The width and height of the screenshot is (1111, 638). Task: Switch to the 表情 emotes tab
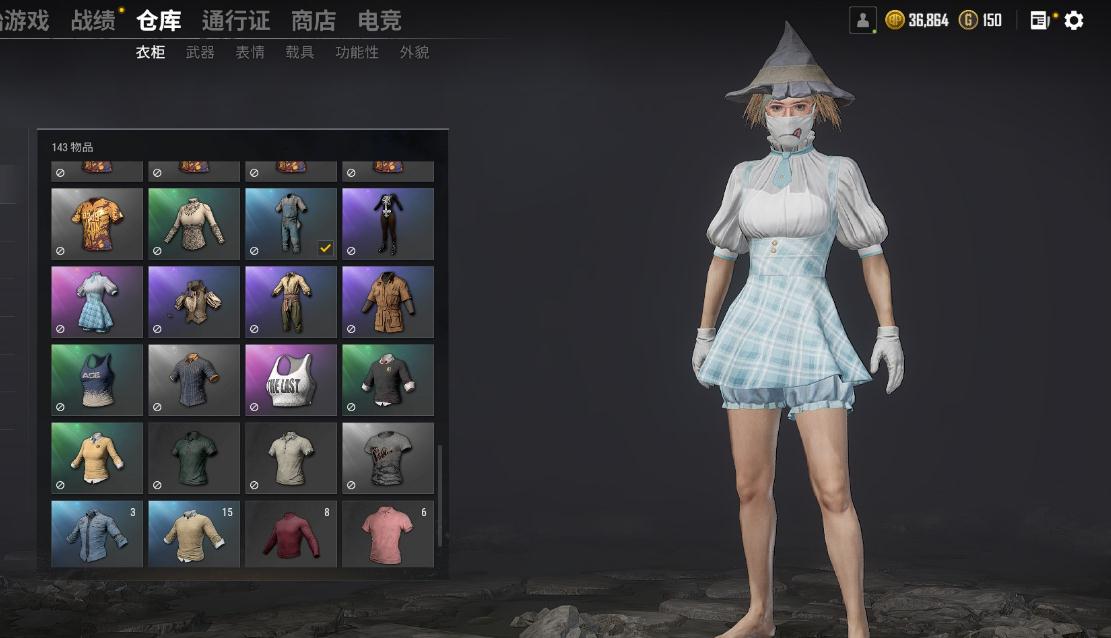tap(250, 52)
